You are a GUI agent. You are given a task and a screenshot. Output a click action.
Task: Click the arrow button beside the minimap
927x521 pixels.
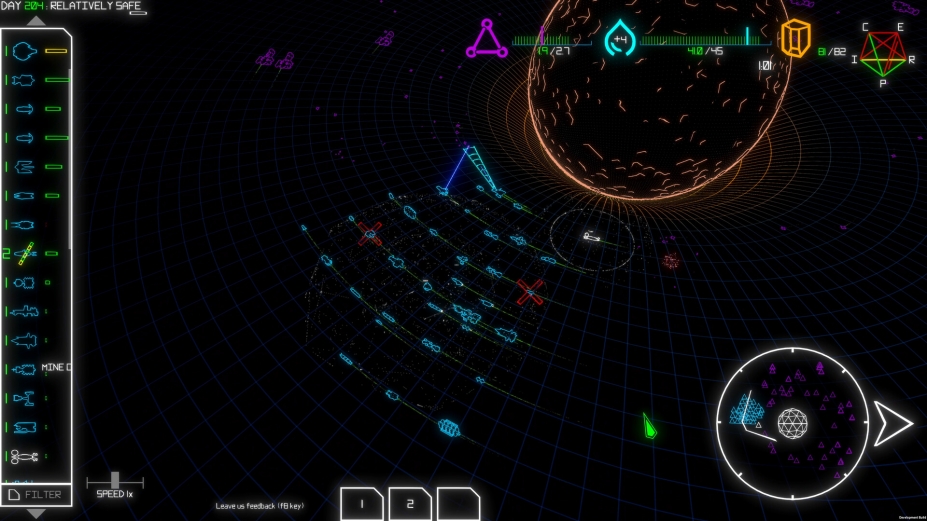pyautogui.click(x=892, y=423)
